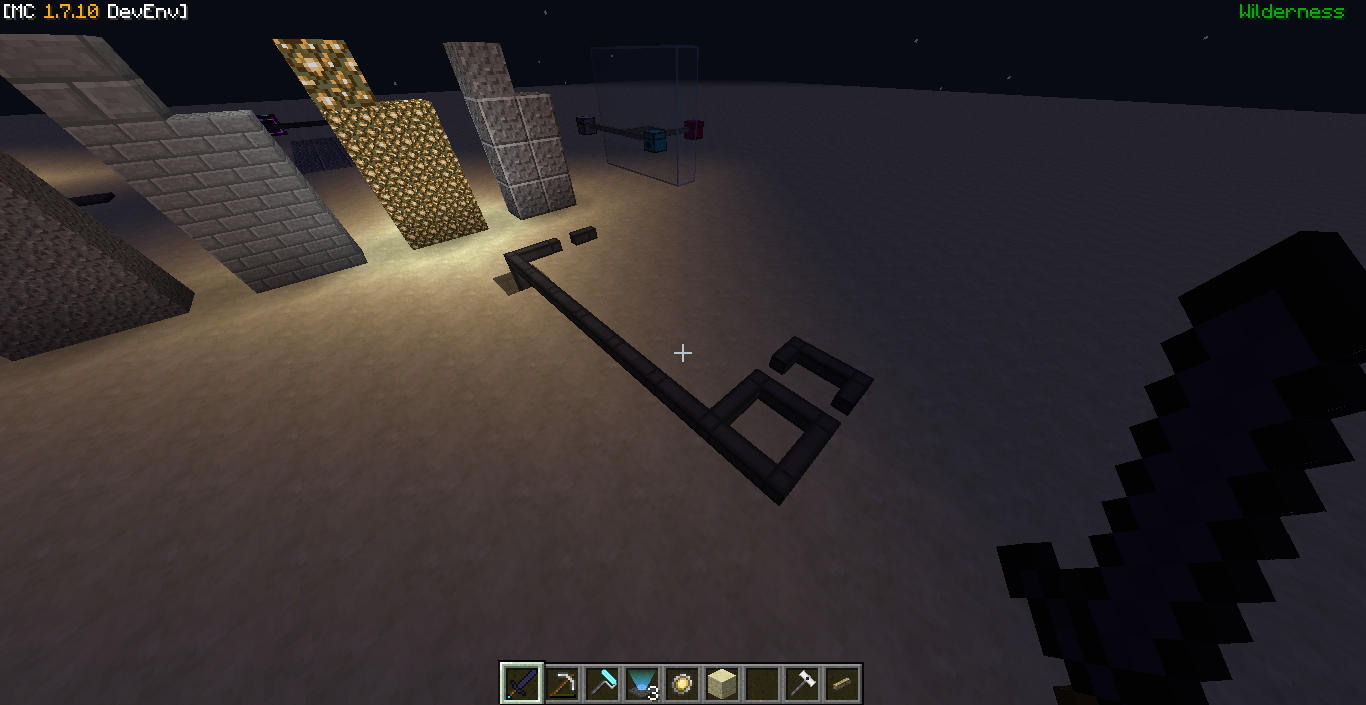The image size is (1366, 705).
Task: Select the dark sword hotbar slot
Action: pos(522,684)
